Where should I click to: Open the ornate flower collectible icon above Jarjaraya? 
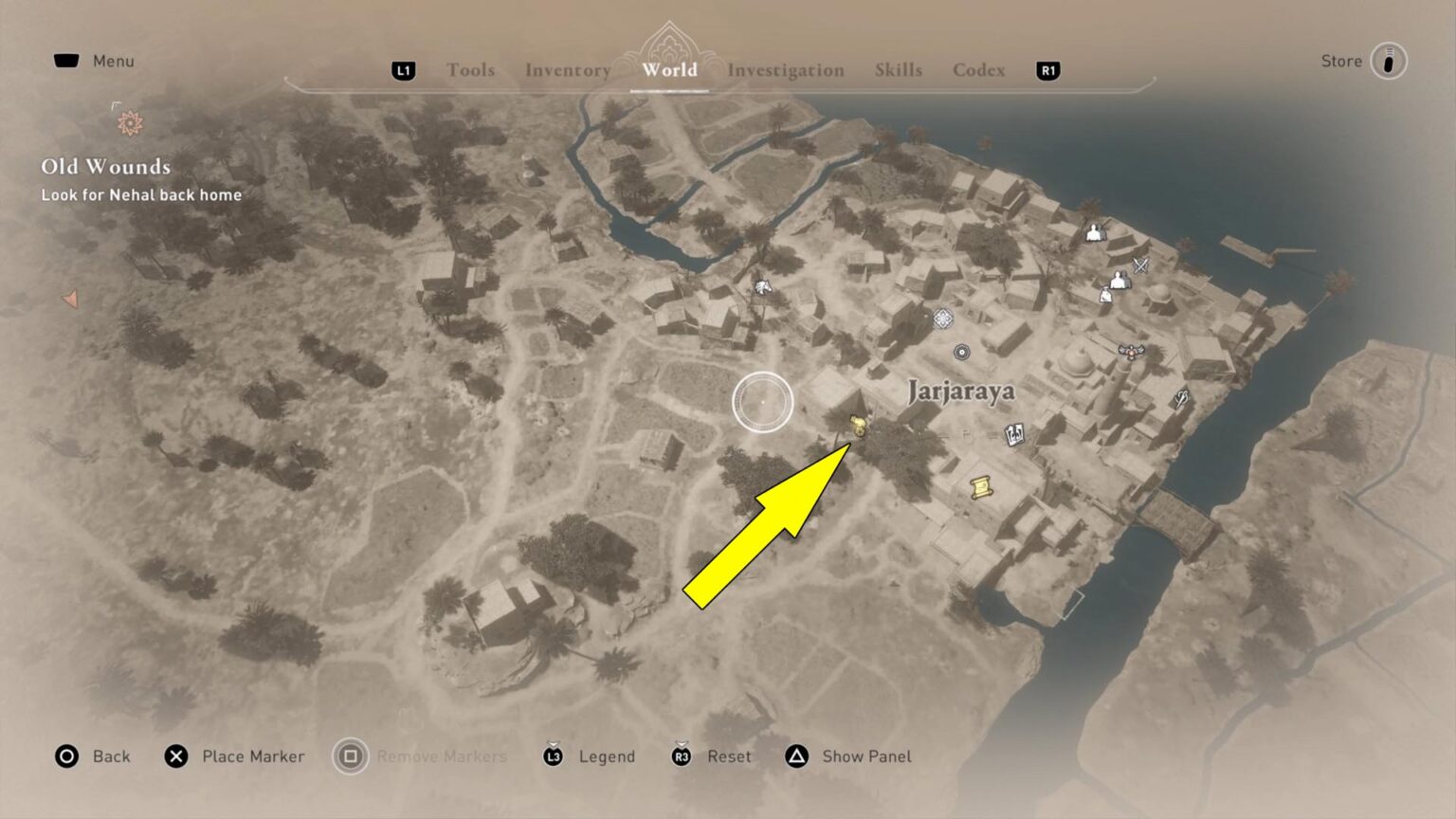(941, 320)
